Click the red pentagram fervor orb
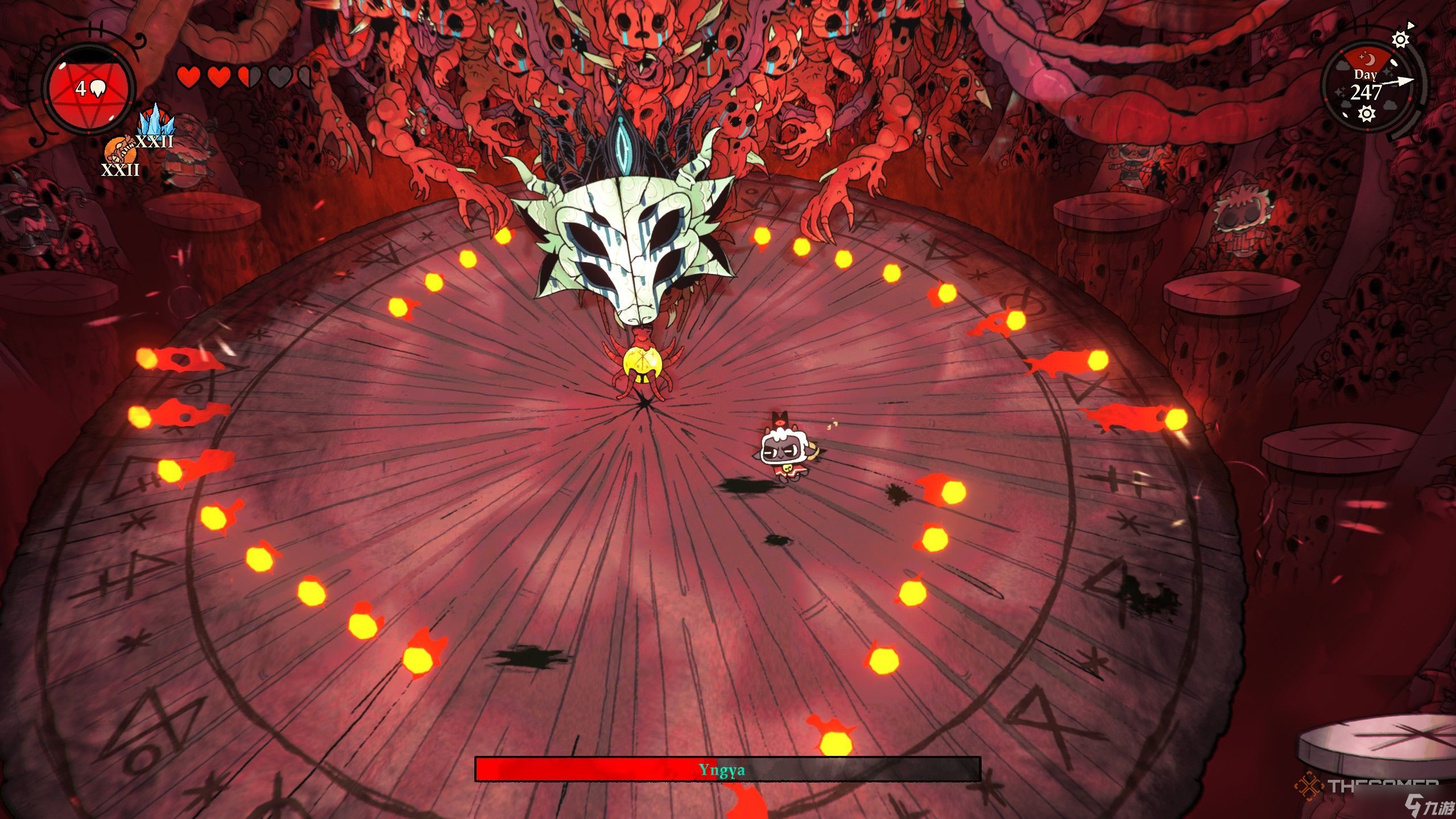 [x=90, y=89]
